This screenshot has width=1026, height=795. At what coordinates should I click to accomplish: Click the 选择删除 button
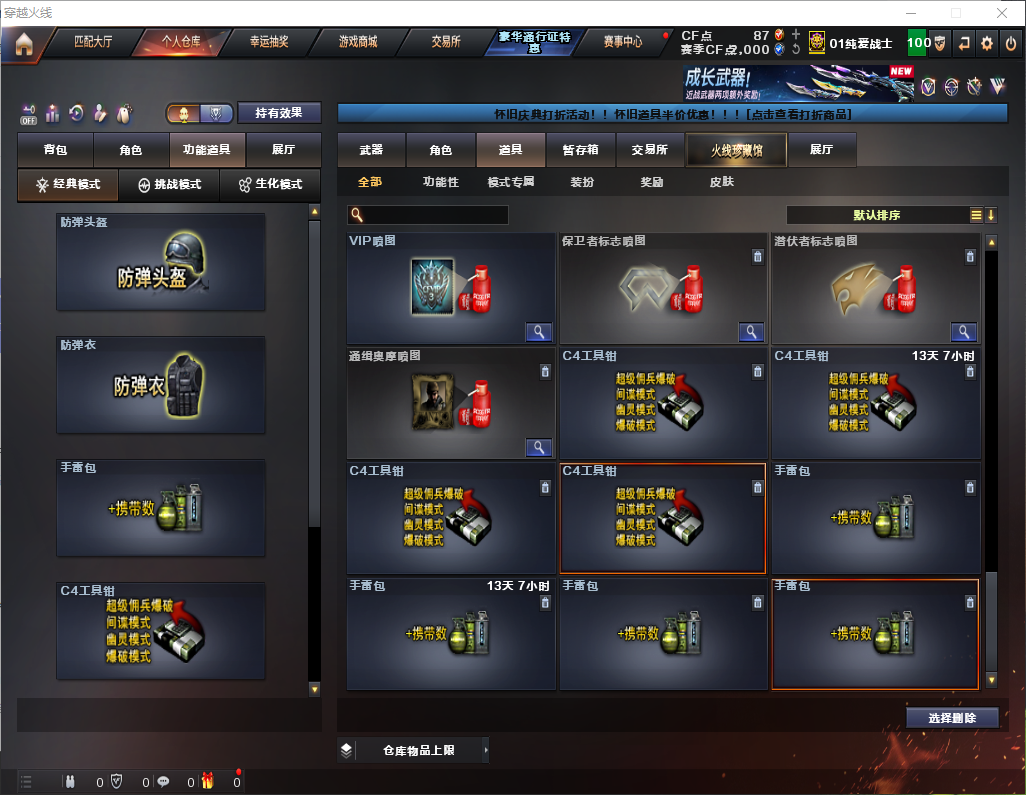[x=952, y=718]
